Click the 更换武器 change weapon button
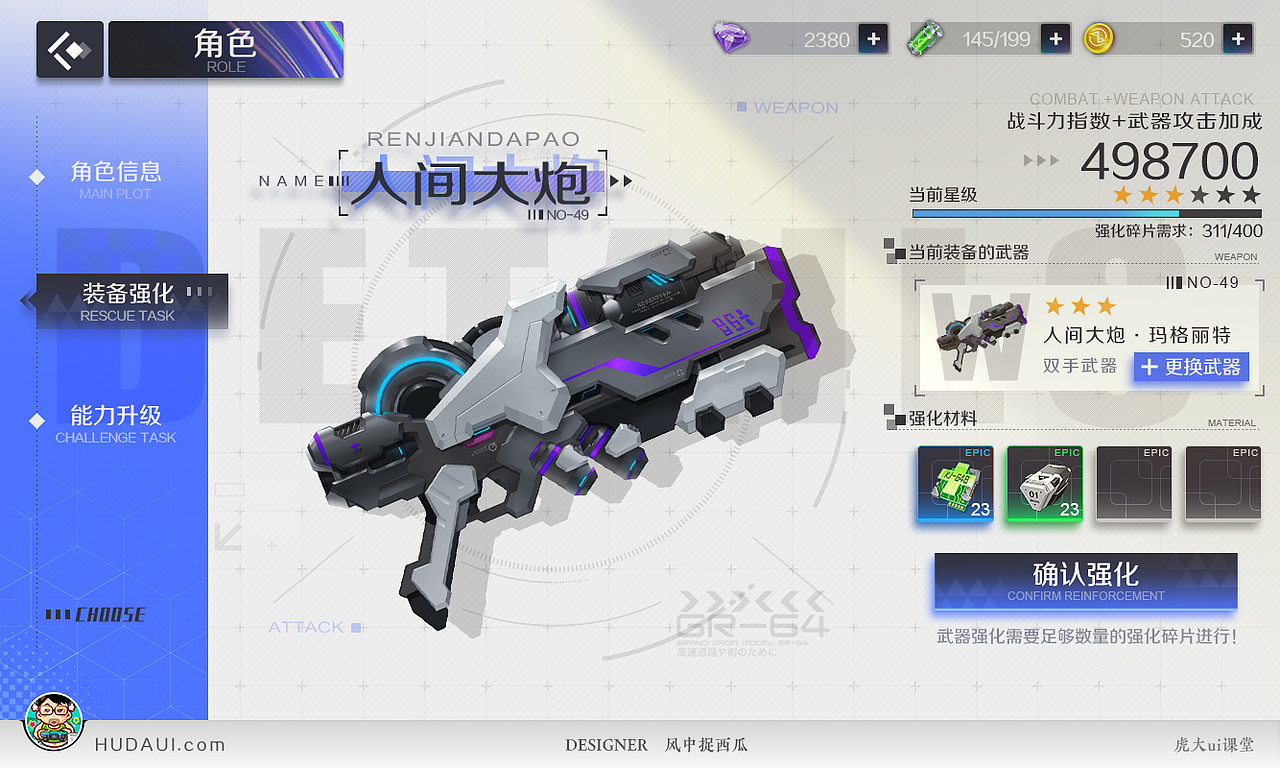This screenshot has height=768, width=1280. (1191, 367)
